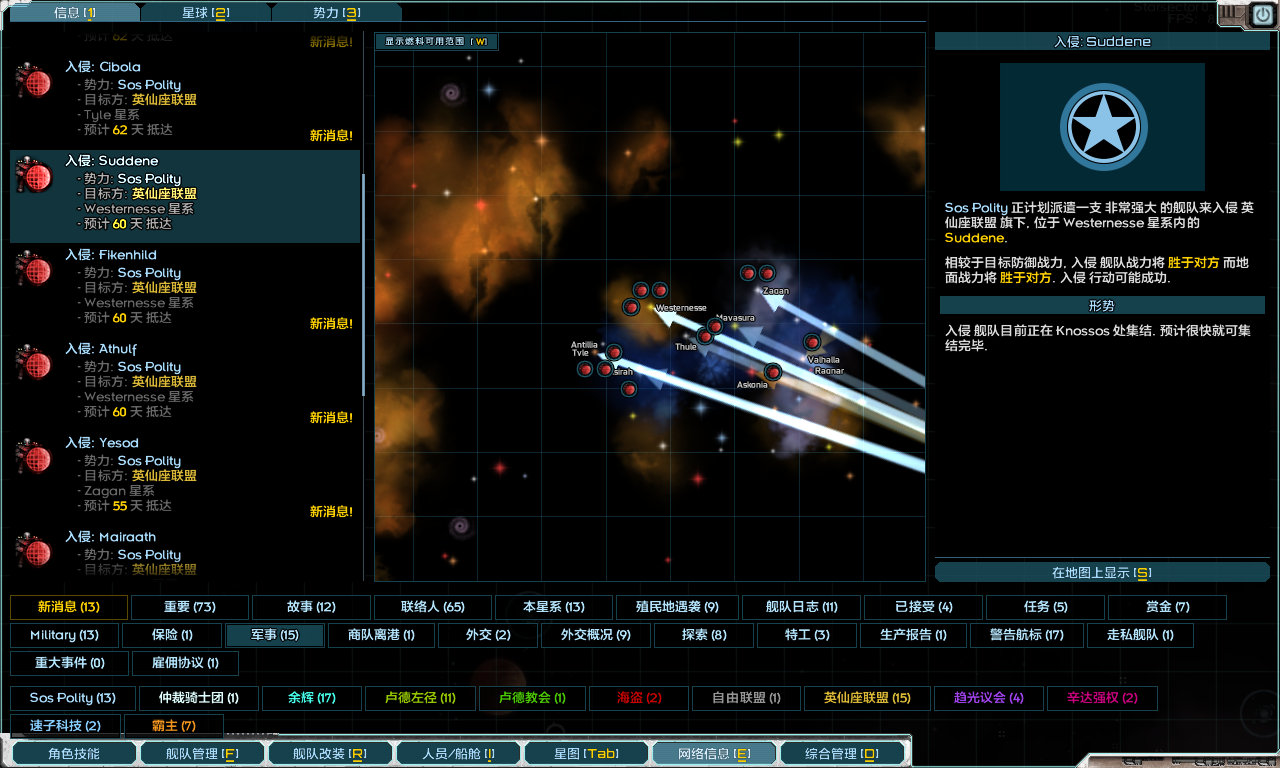
Task: Open the 势力 tab
Action: (x=339, y=12)
